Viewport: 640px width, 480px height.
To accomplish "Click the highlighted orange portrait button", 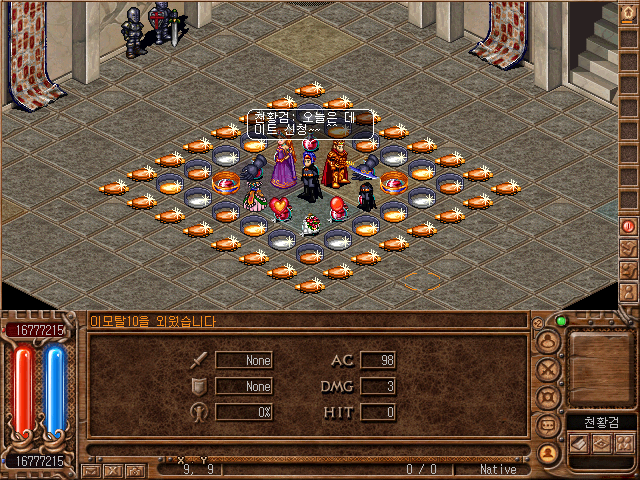I will 547,452.
